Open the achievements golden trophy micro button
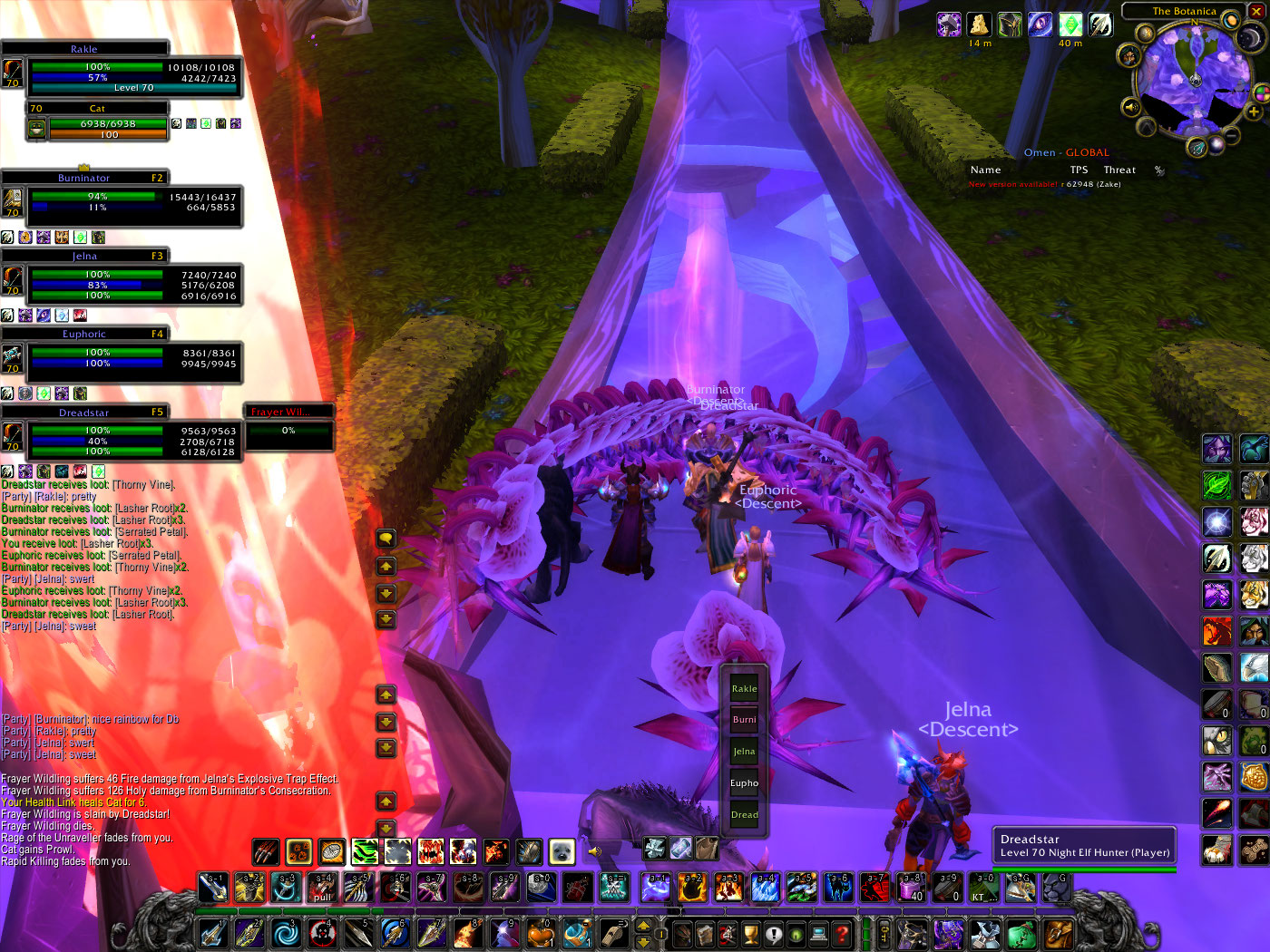1270x952 pixels. pos(750,933)
